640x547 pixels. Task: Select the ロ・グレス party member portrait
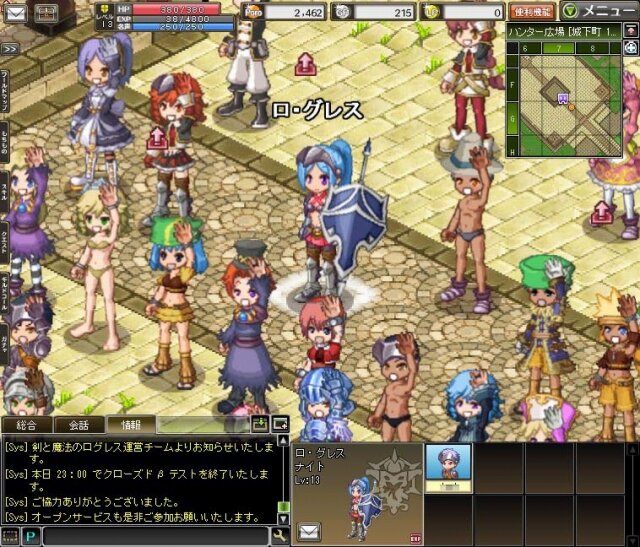point(448,463)
